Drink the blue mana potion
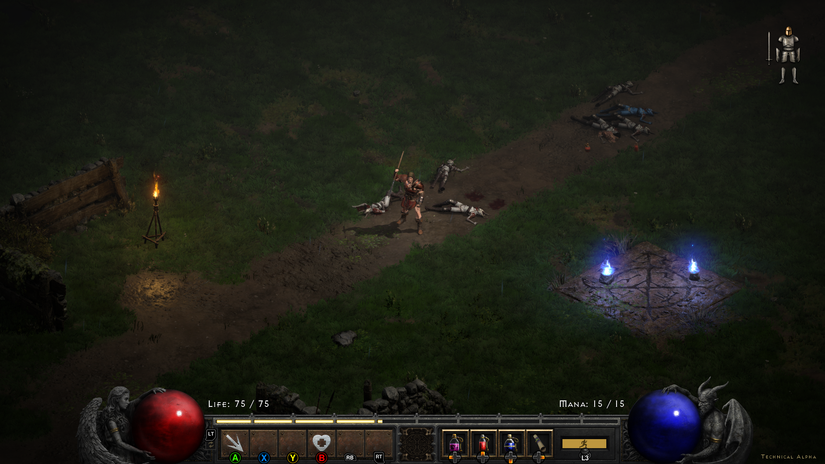The height and width of the screenshot is (464, 825). pos(511,443)
